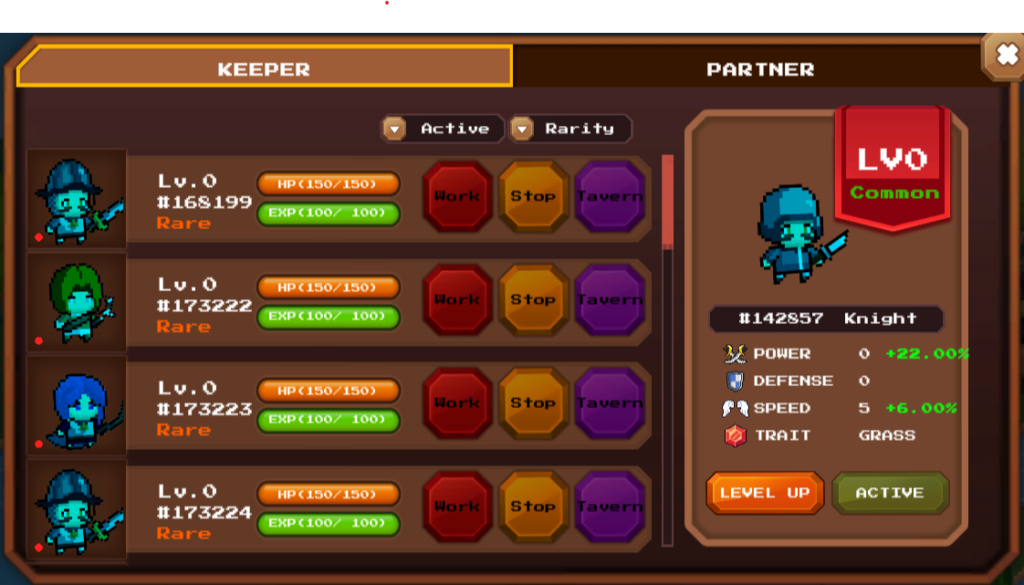The width and height of the screenshot is (1024, 585).
Task: Assign keeper #173222 to Work
Action: (x=457, y=300)
